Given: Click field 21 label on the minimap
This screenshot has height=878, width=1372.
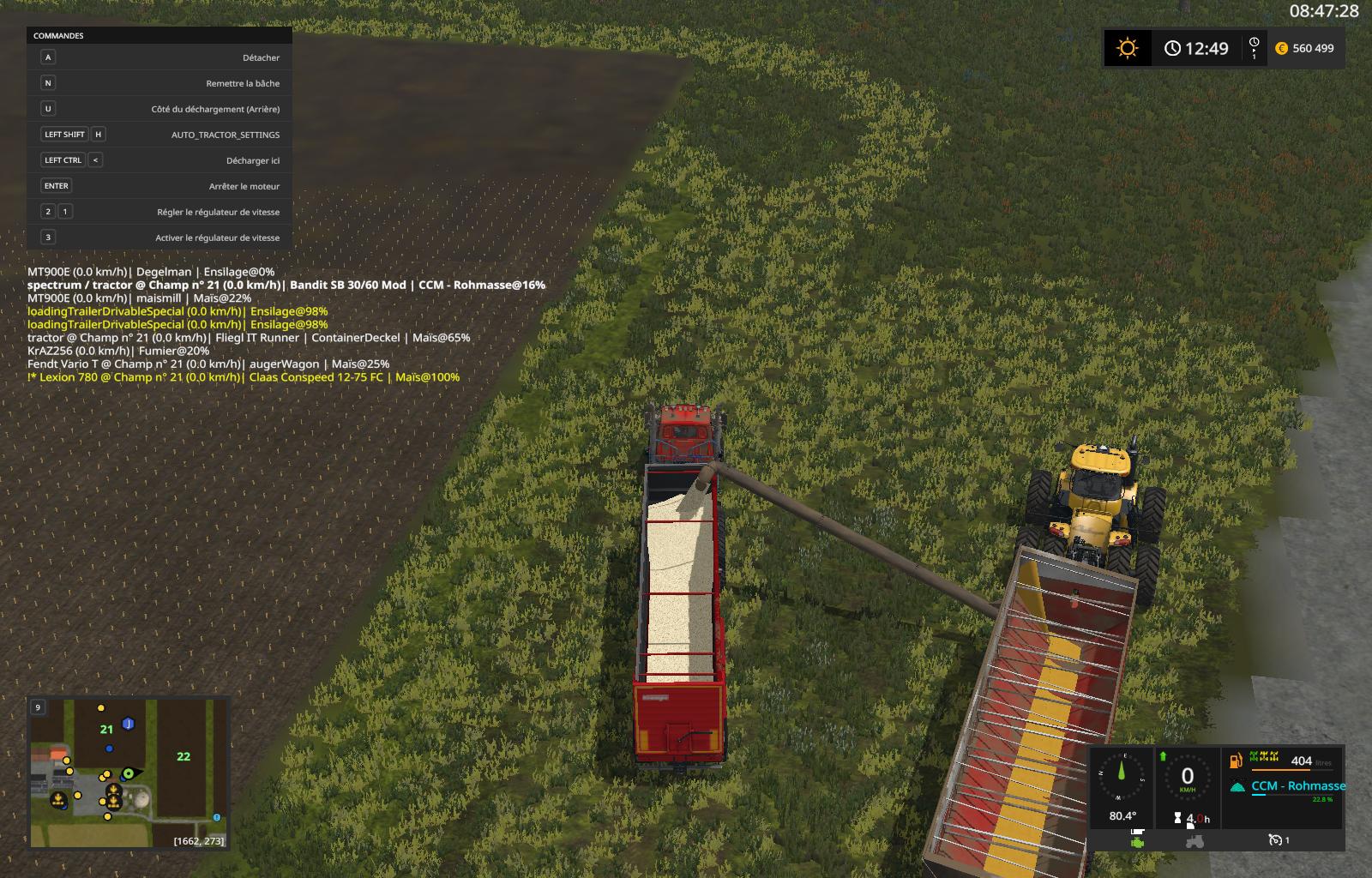Looking at the screenshot, I should [106, 730].
